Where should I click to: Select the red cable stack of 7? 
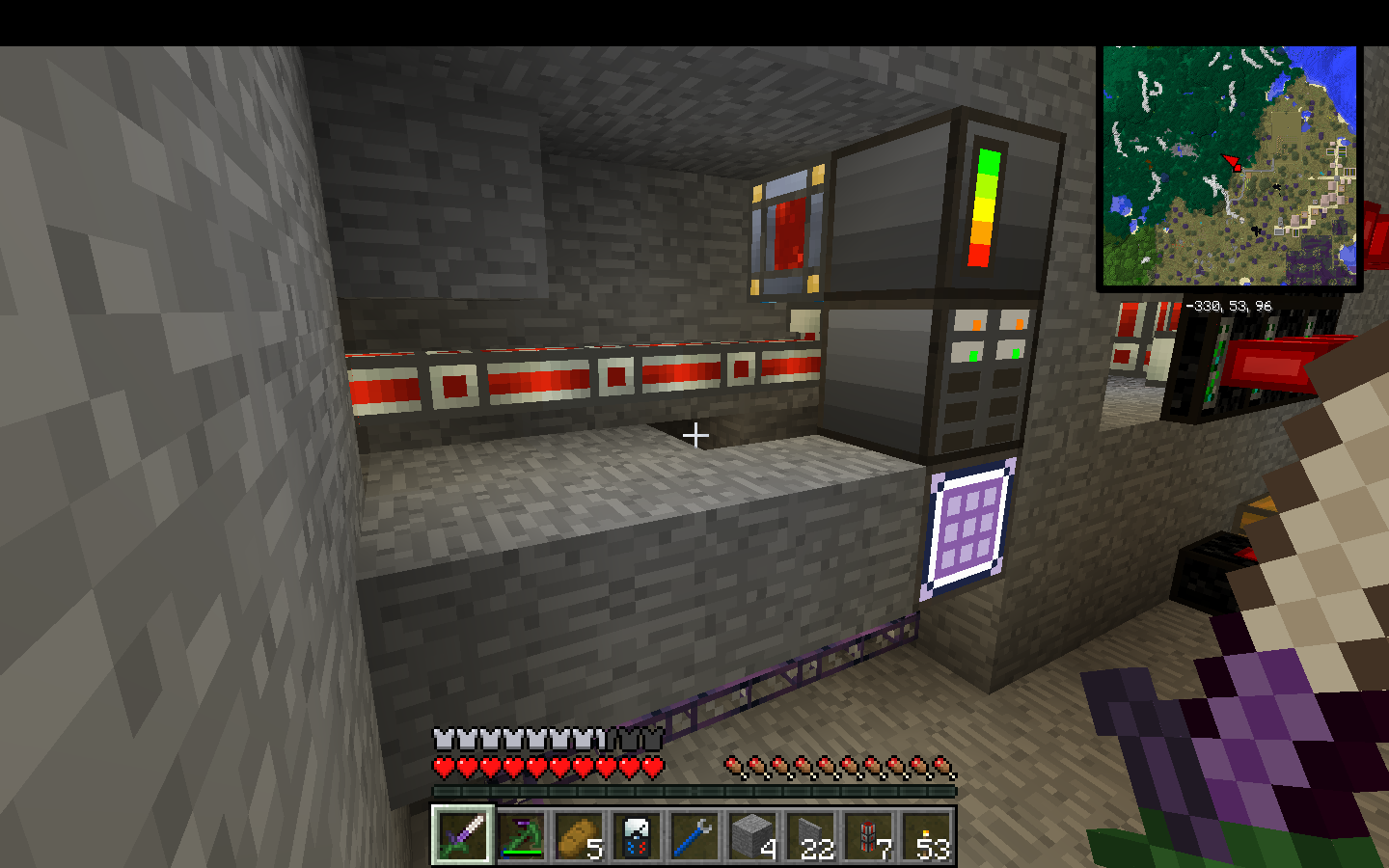(868, 834)
